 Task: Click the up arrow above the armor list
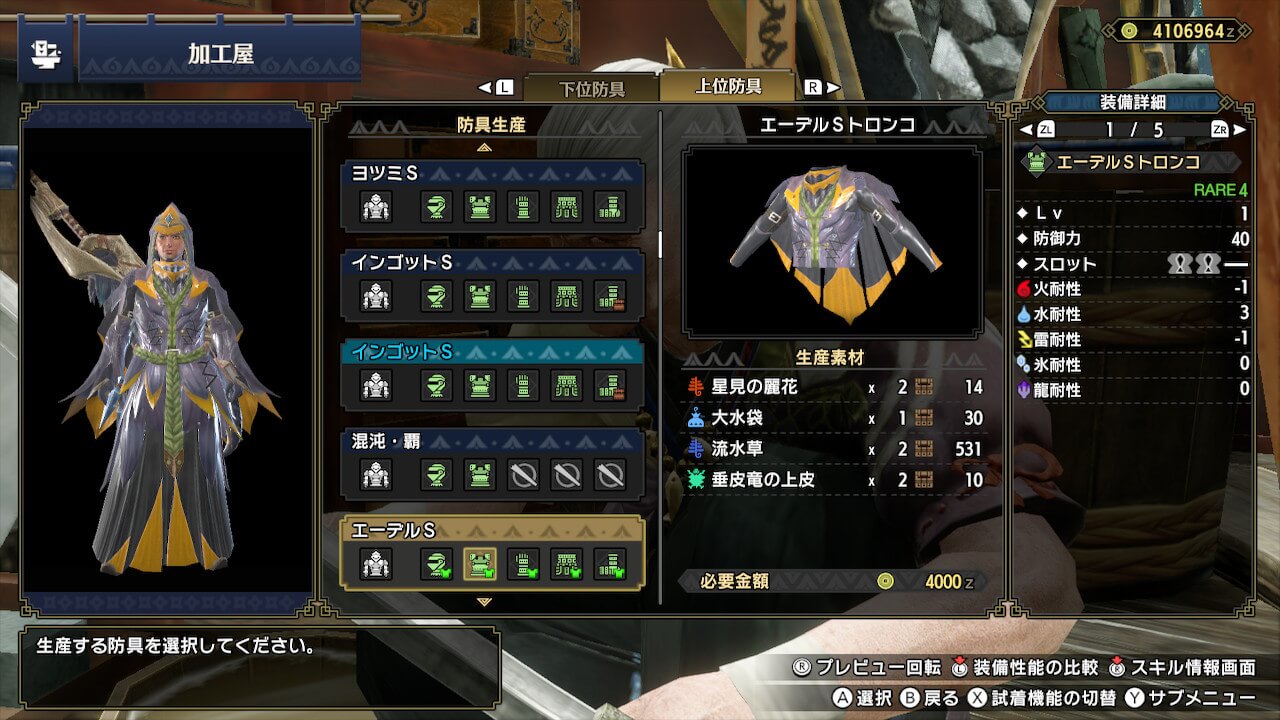tap(485, 147)
